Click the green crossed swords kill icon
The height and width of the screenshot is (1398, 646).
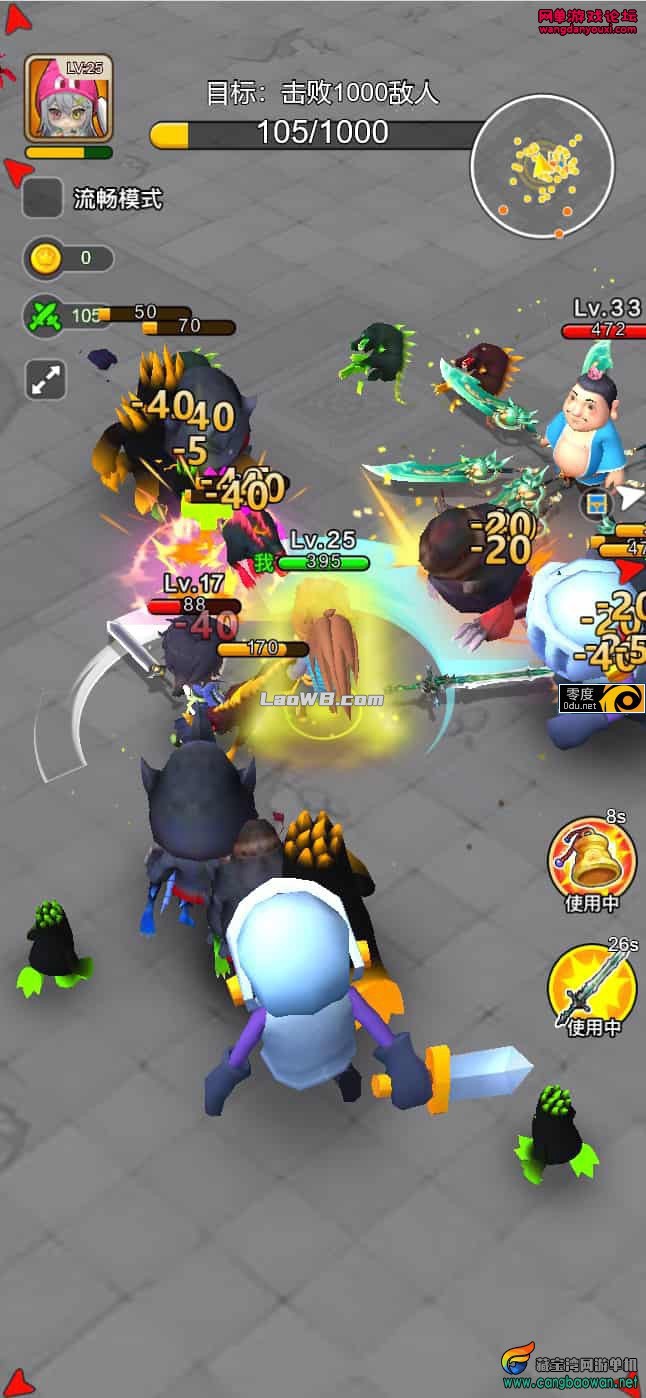click(x=45, y=316)
